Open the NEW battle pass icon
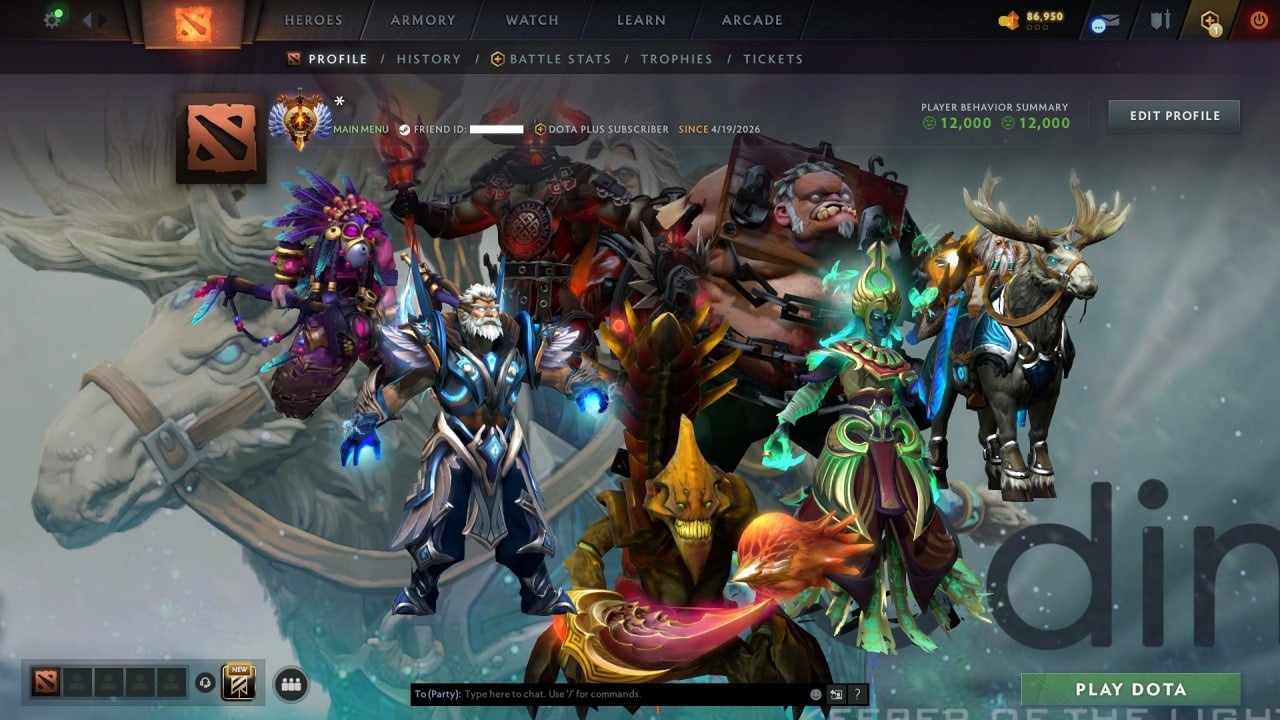1280x720 pixels. click(240, 683)
